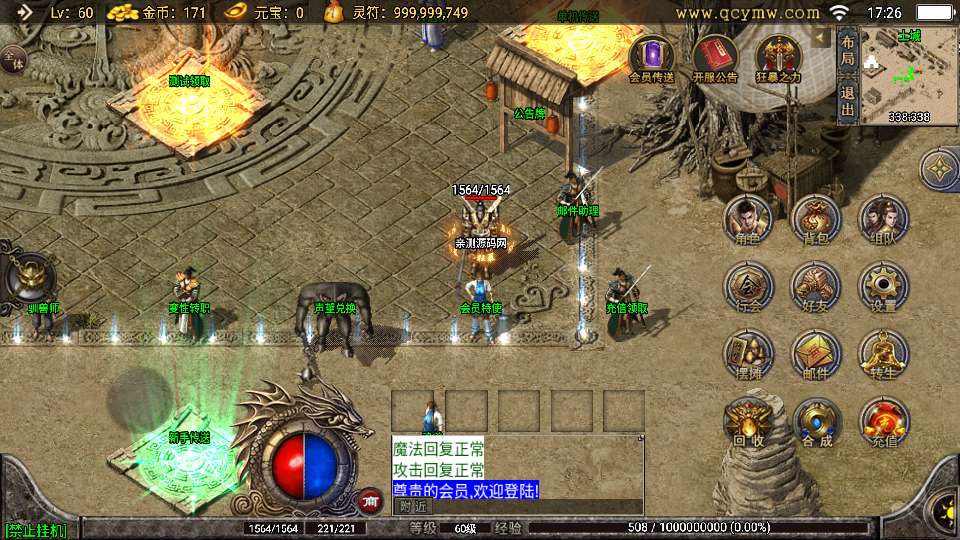This screenshot has height=540, width=960.
Task: Open the 摆摊 stall menu
Action: (x=748, y=354)
